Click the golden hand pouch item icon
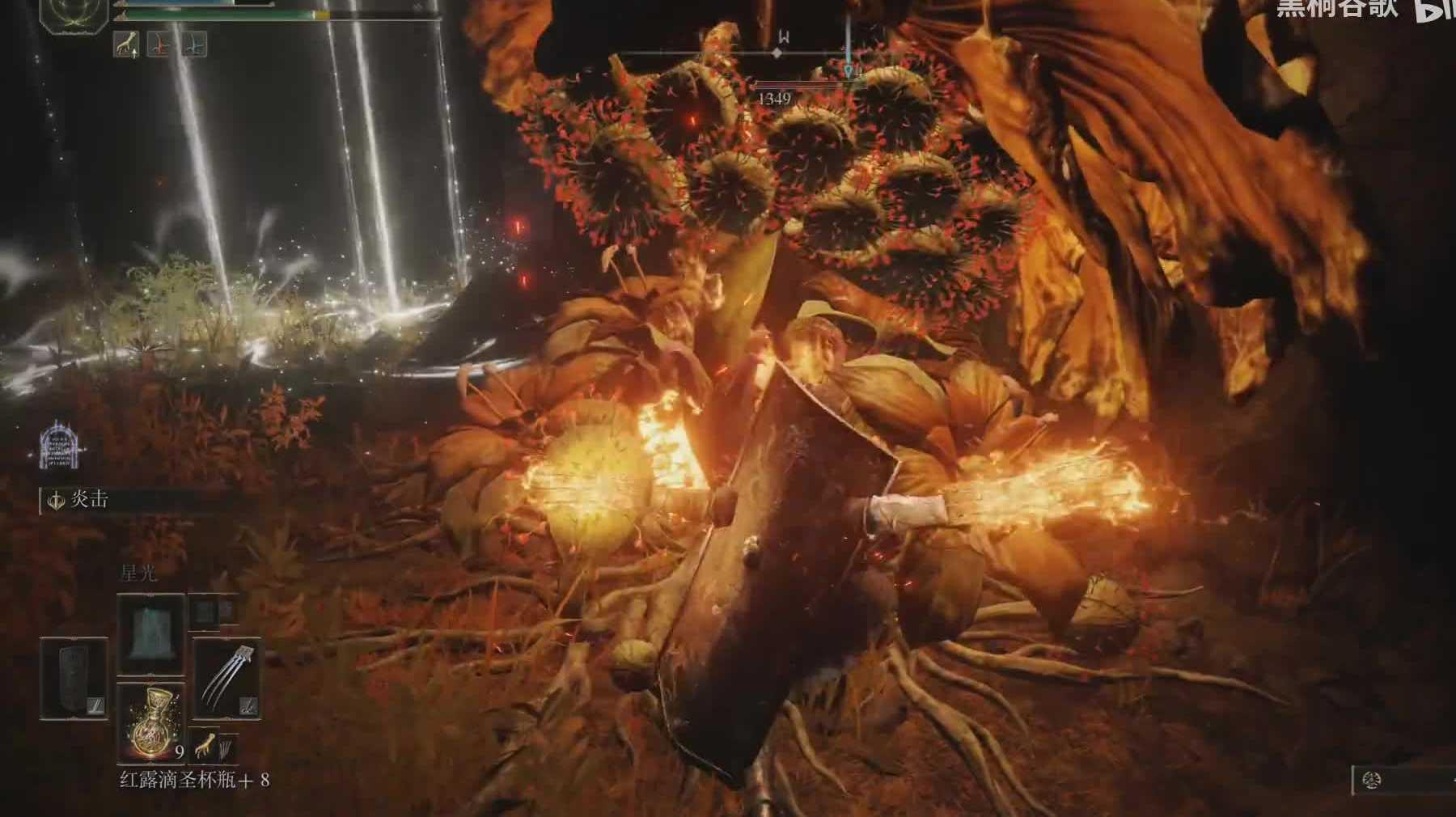The height and width of the screenshot is (817, 1456). pyautogui.click(x=207, y=749)
